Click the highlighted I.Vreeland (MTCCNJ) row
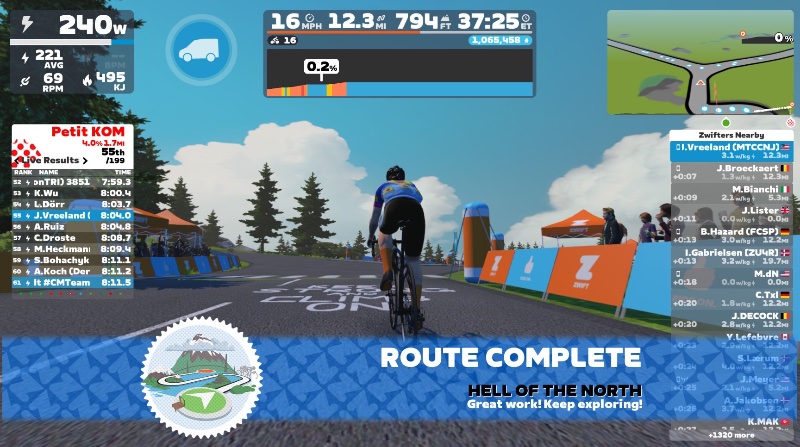800x447 pixels. pos(734,151)
